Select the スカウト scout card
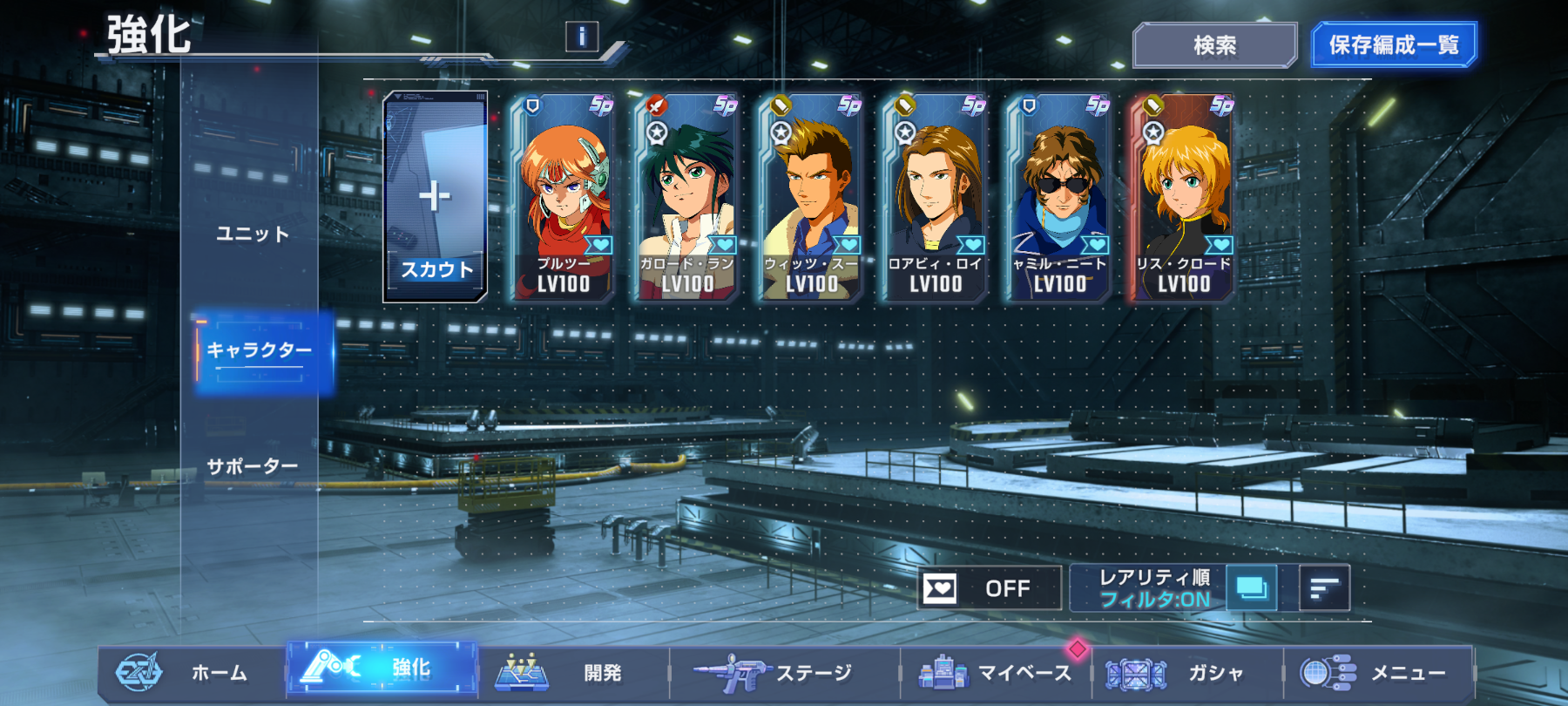Viewport: 1568px width, 706px height. 436,198
